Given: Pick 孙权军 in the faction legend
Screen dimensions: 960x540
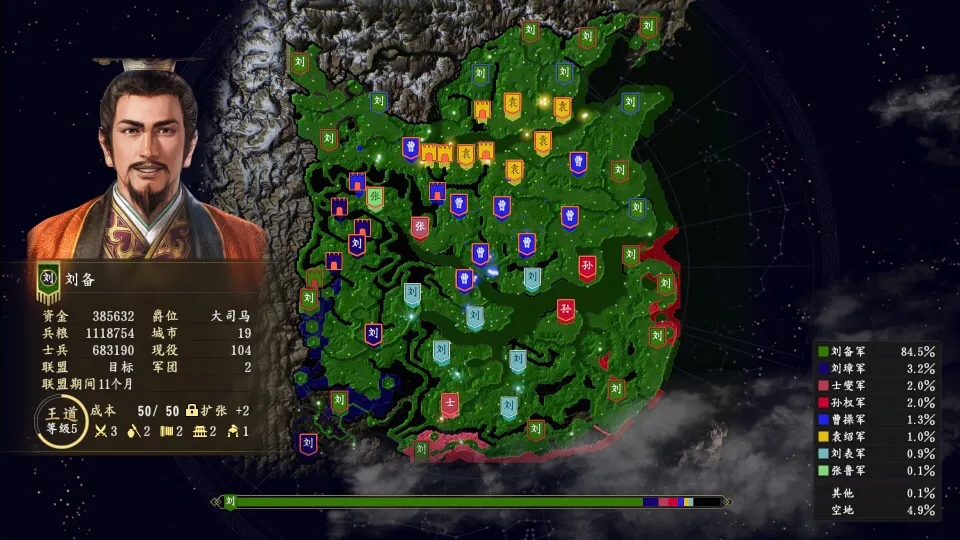Looking at the screenshot, I should [876, 402].
